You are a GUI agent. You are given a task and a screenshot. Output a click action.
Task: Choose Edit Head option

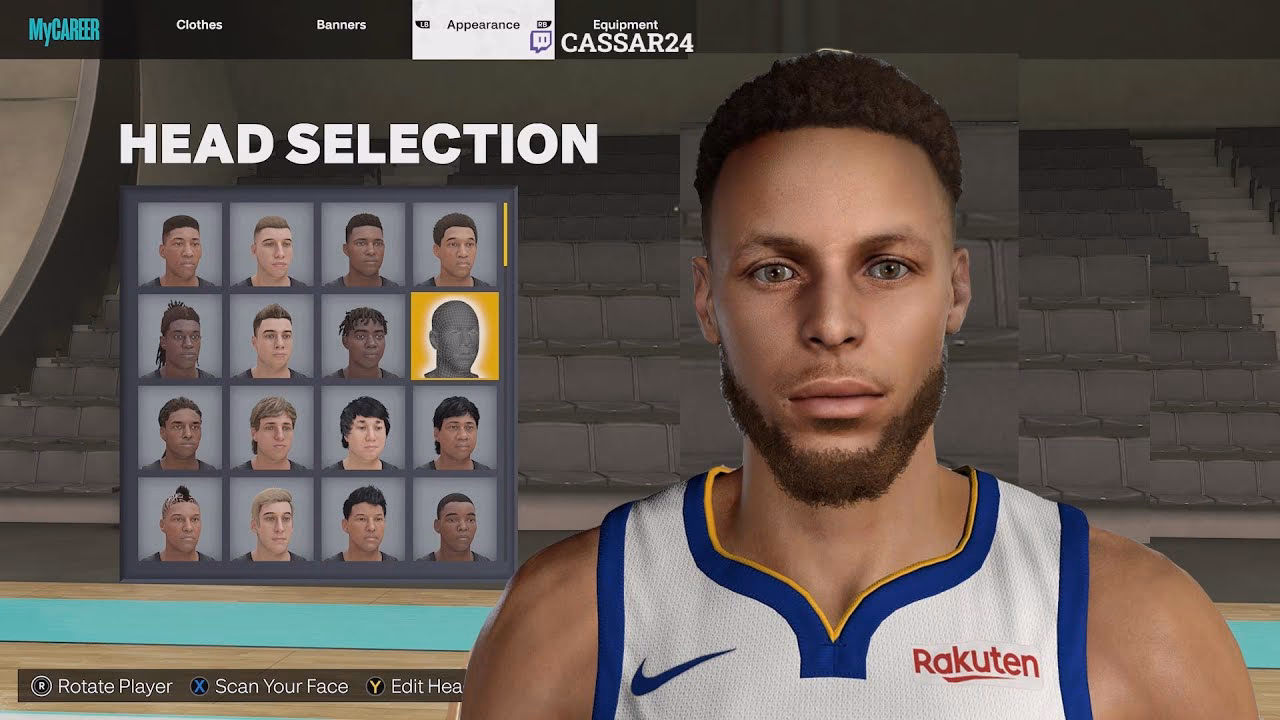coord(430,687)
